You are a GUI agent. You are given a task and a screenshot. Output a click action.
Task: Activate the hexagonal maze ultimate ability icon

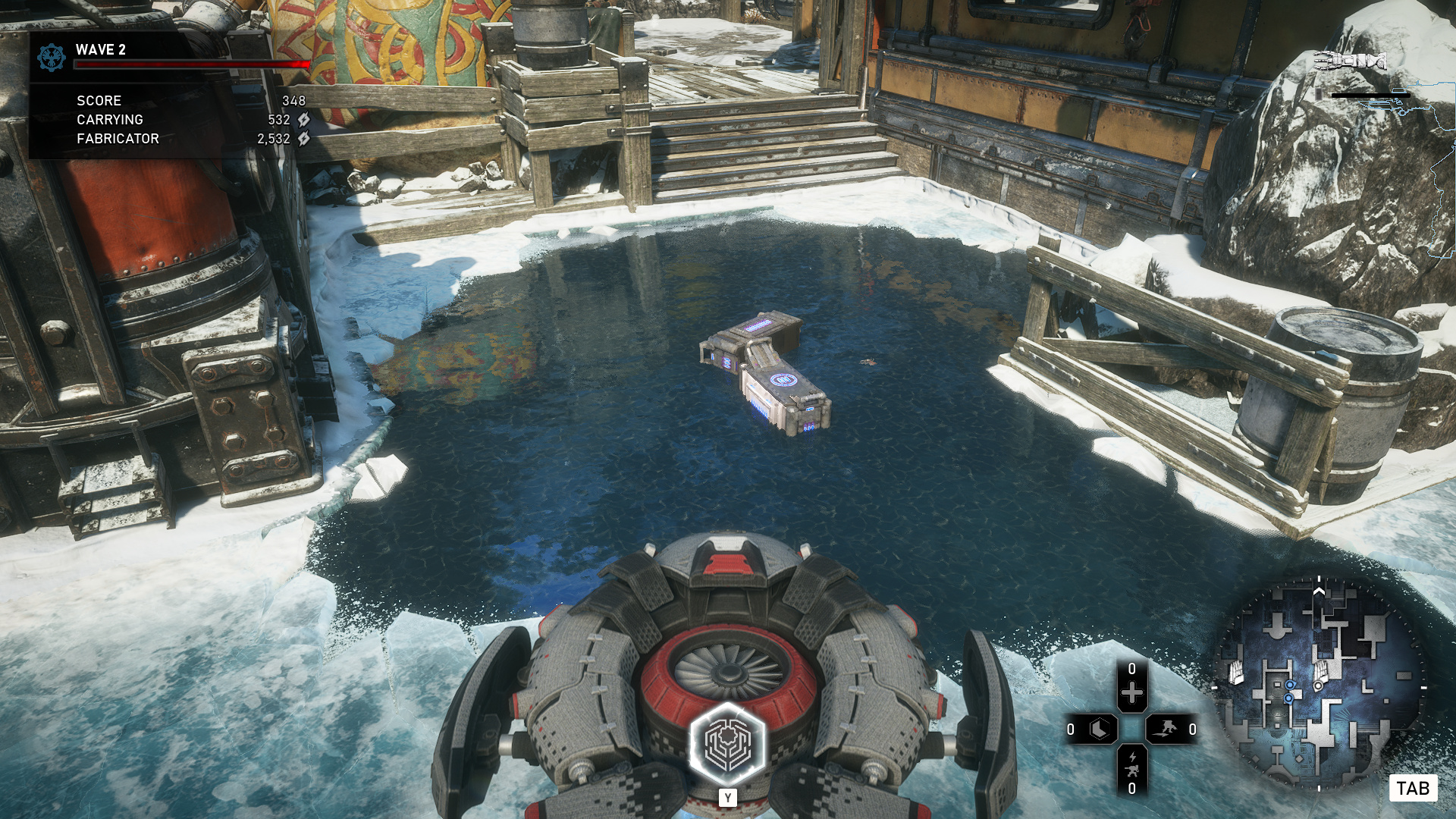click(x=727, y=745)
